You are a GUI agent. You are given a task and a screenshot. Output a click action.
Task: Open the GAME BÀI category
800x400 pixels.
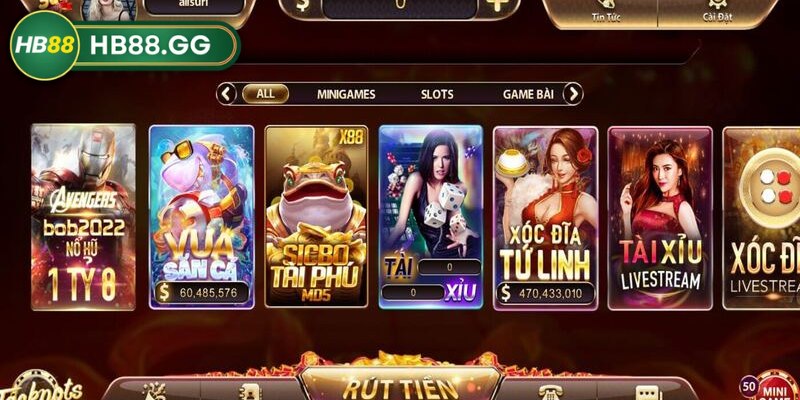[x=528, y=94]
